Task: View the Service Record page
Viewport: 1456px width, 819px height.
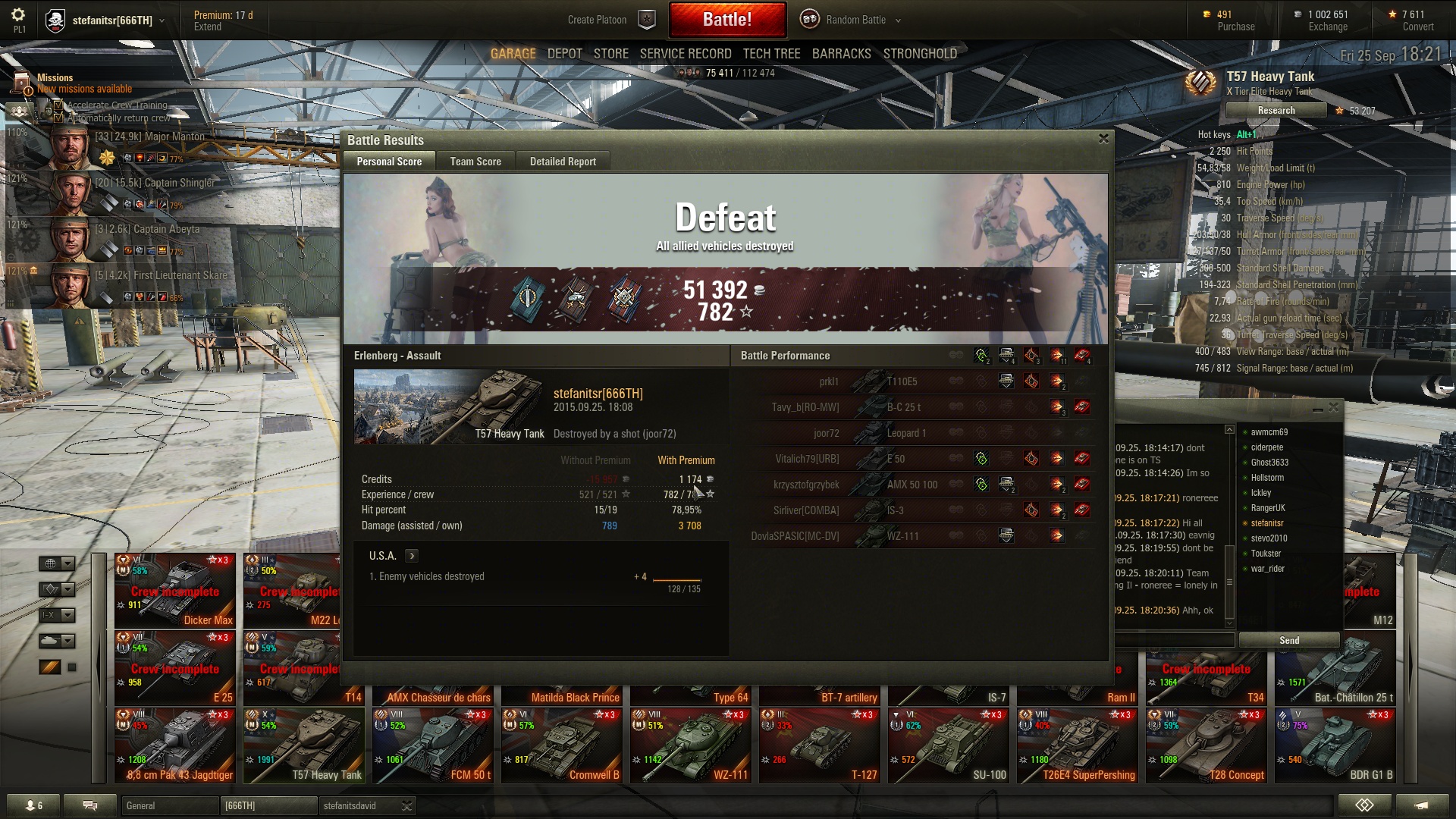Action: click(x=686, y=54)
